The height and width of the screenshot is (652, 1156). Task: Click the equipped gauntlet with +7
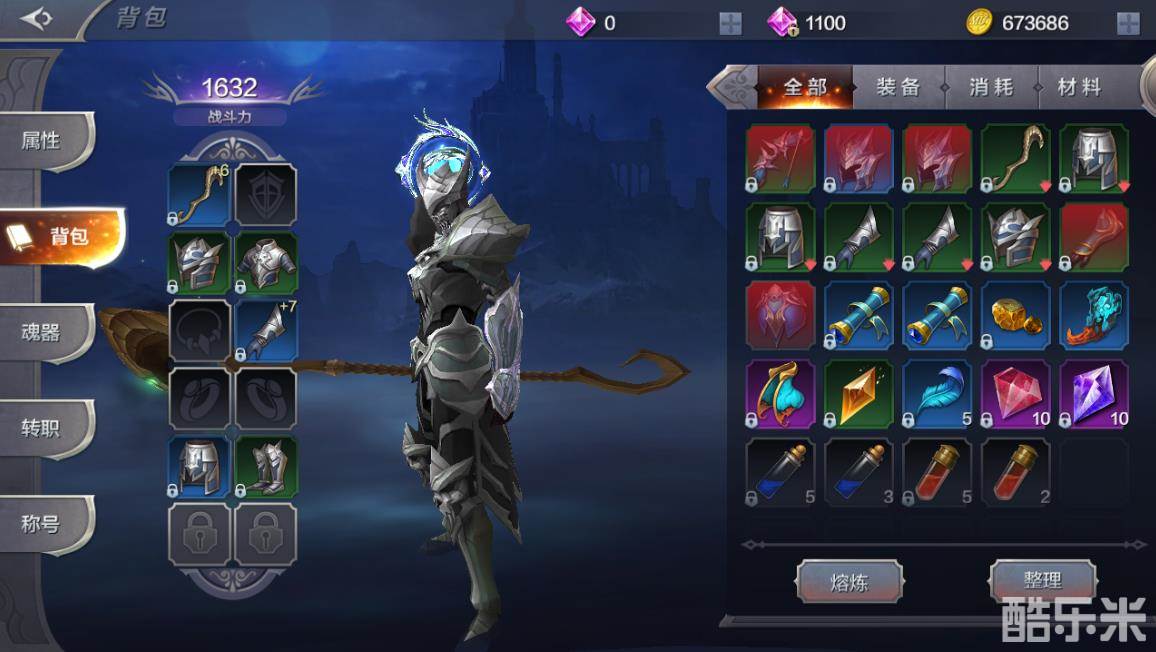[265, 331]
